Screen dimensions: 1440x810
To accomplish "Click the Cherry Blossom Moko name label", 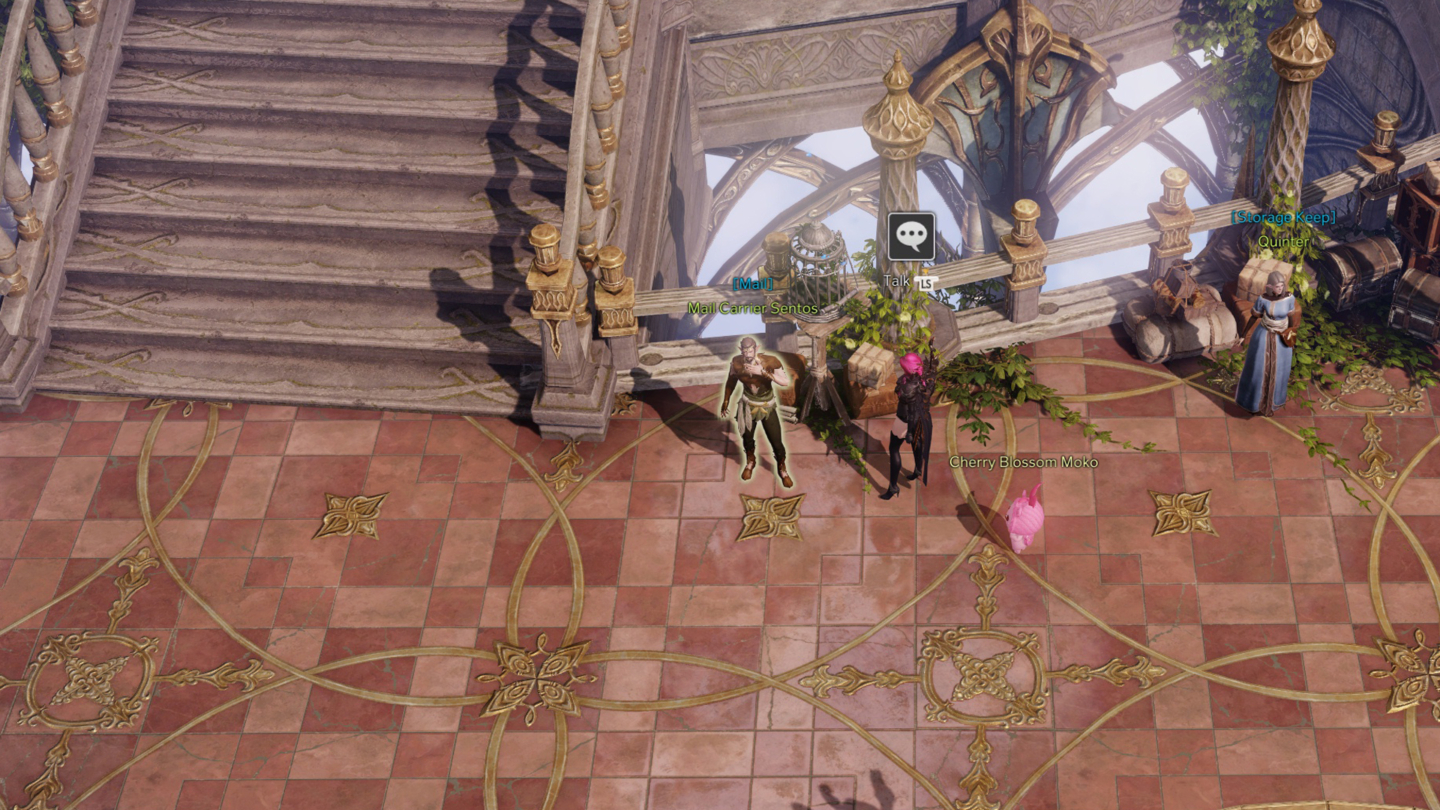I will pos(1022,462).
